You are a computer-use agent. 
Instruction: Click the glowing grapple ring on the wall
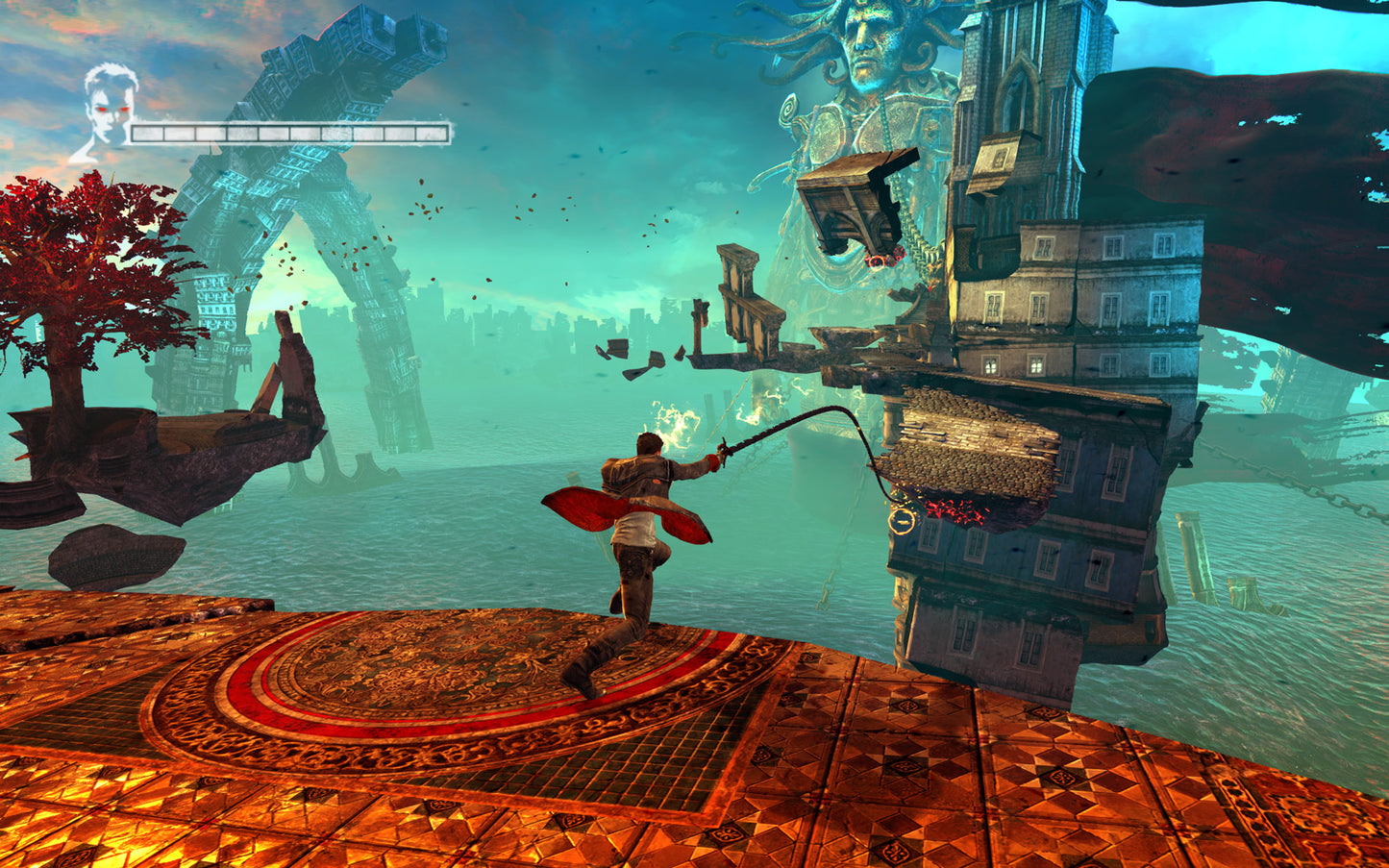[x=902, y=522]
